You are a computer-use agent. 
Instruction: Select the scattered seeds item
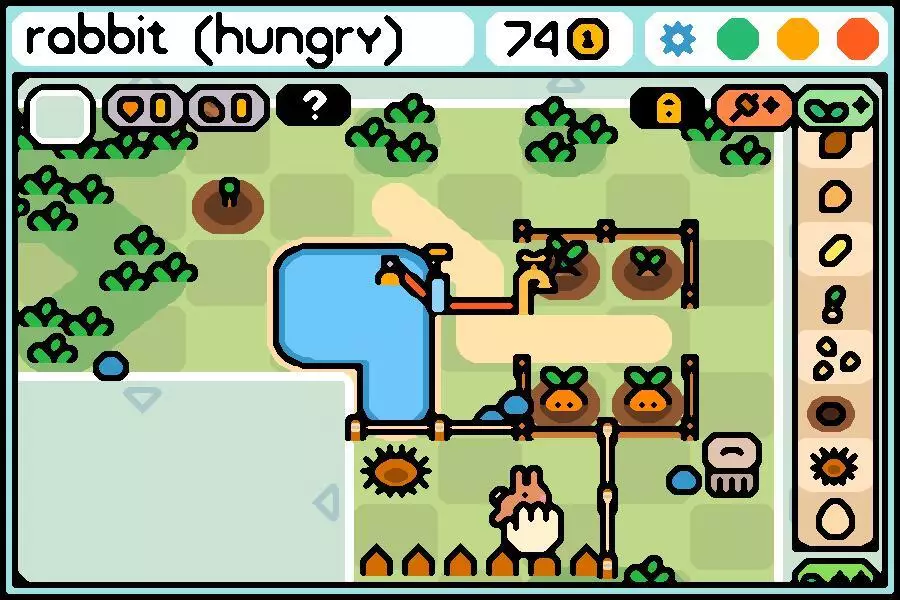tap(834, 357)
